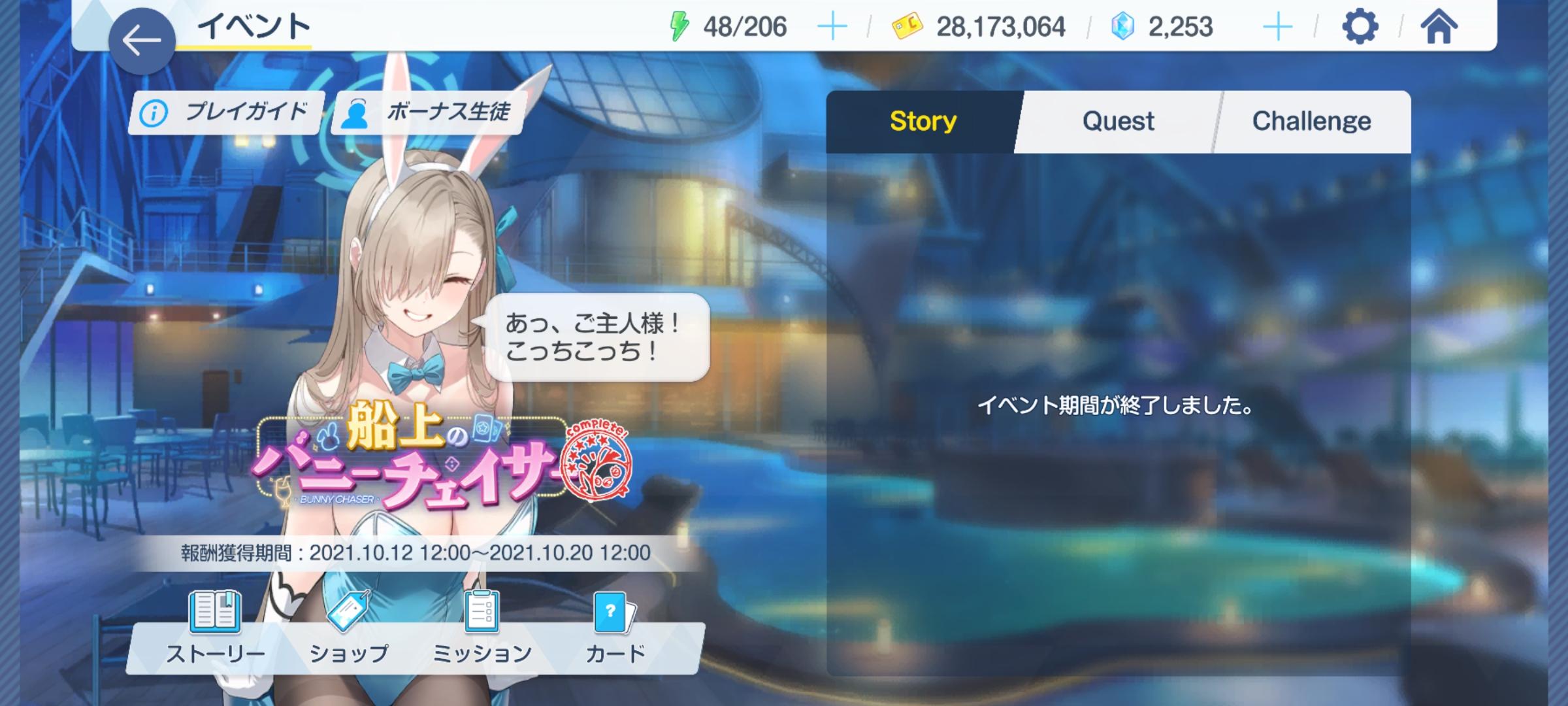The image size is (1568, 706).
Task: Buy gems with the plus beside 2,253
Action: [x=1277, y=27]
